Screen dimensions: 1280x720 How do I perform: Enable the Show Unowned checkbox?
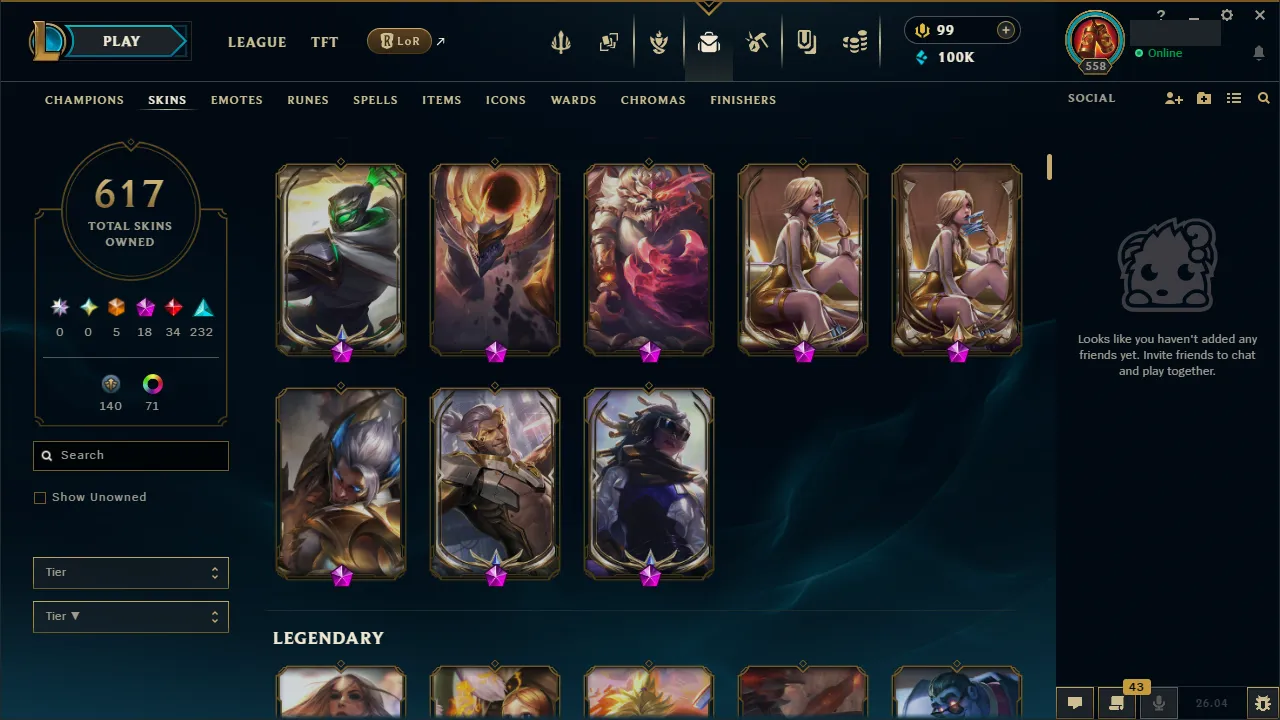tap(40, 497)
